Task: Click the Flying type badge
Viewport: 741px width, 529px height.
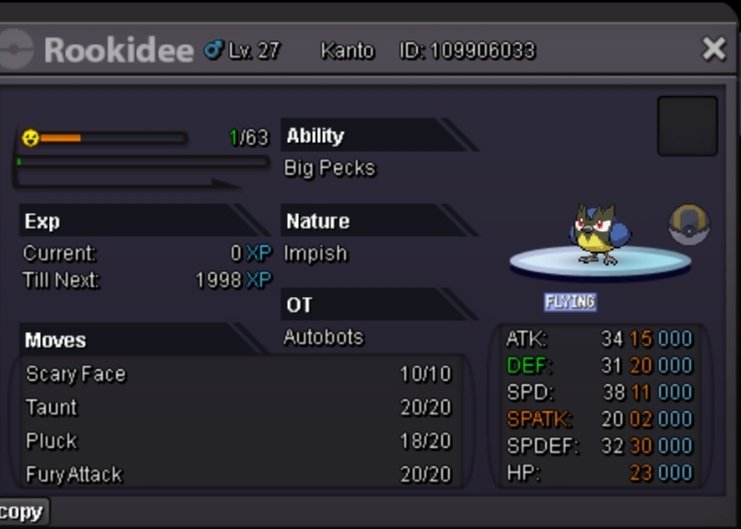Action: tap(570, 301)
